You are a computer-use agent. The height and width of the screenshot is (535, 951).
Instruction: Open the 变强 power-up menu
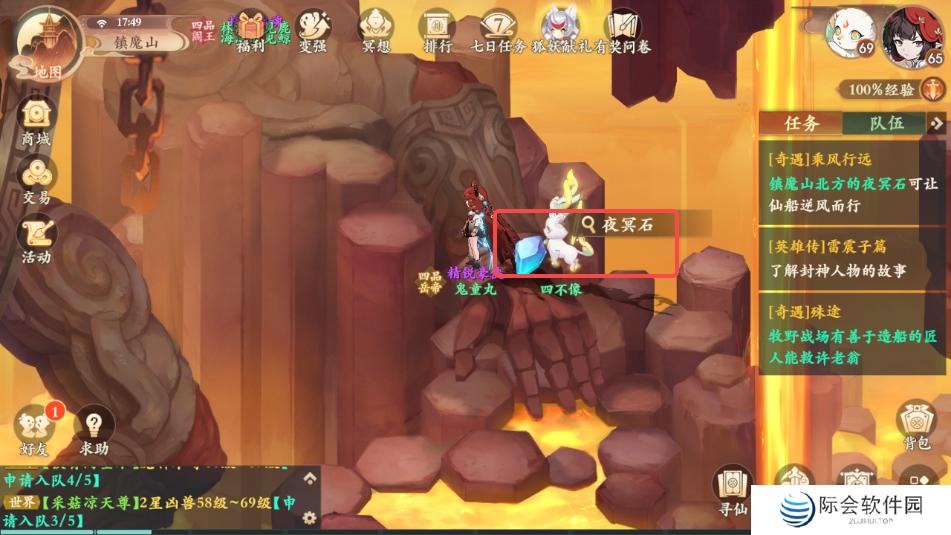click(x=312, y=29)
